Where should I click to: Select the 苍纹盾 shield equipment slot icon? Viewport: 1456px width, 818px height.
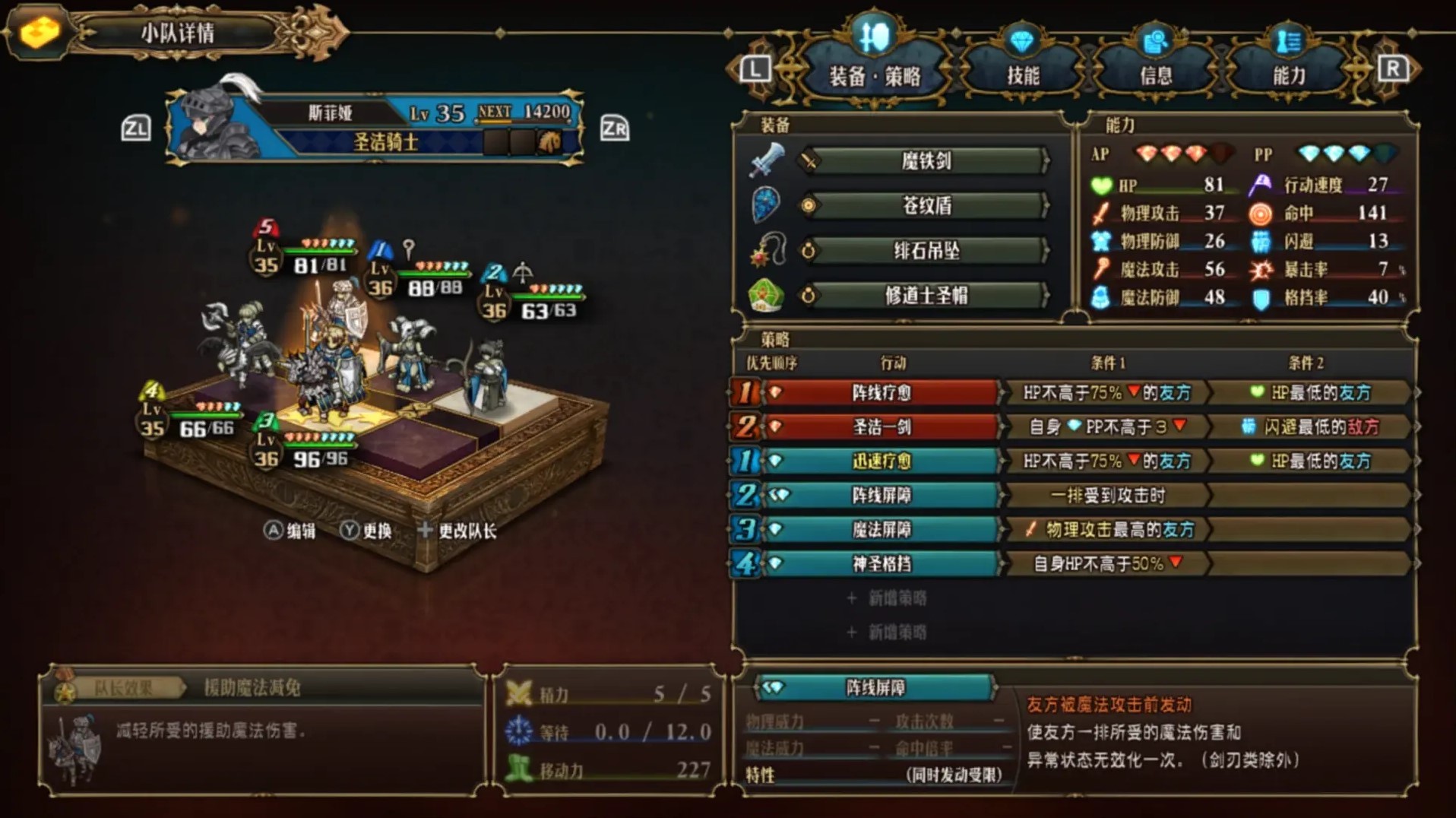[x=768, y=206]
